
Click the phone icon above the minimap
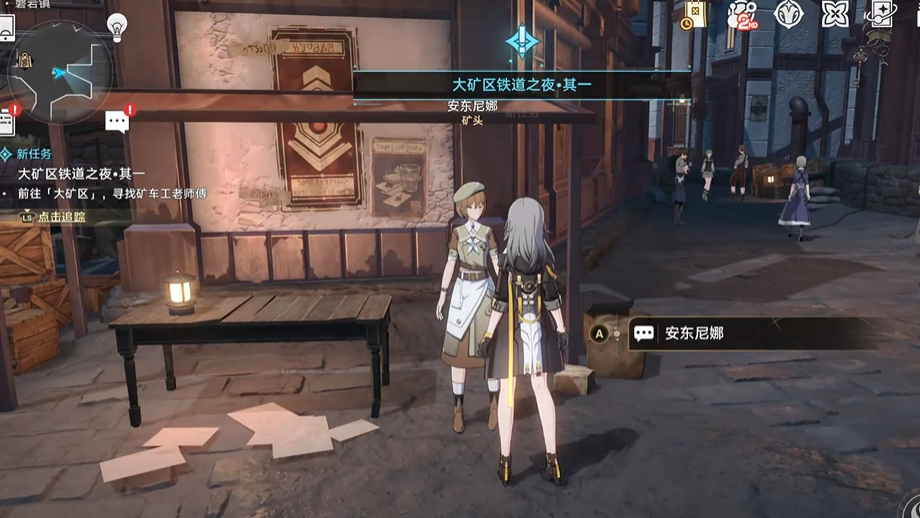(6, 27)
